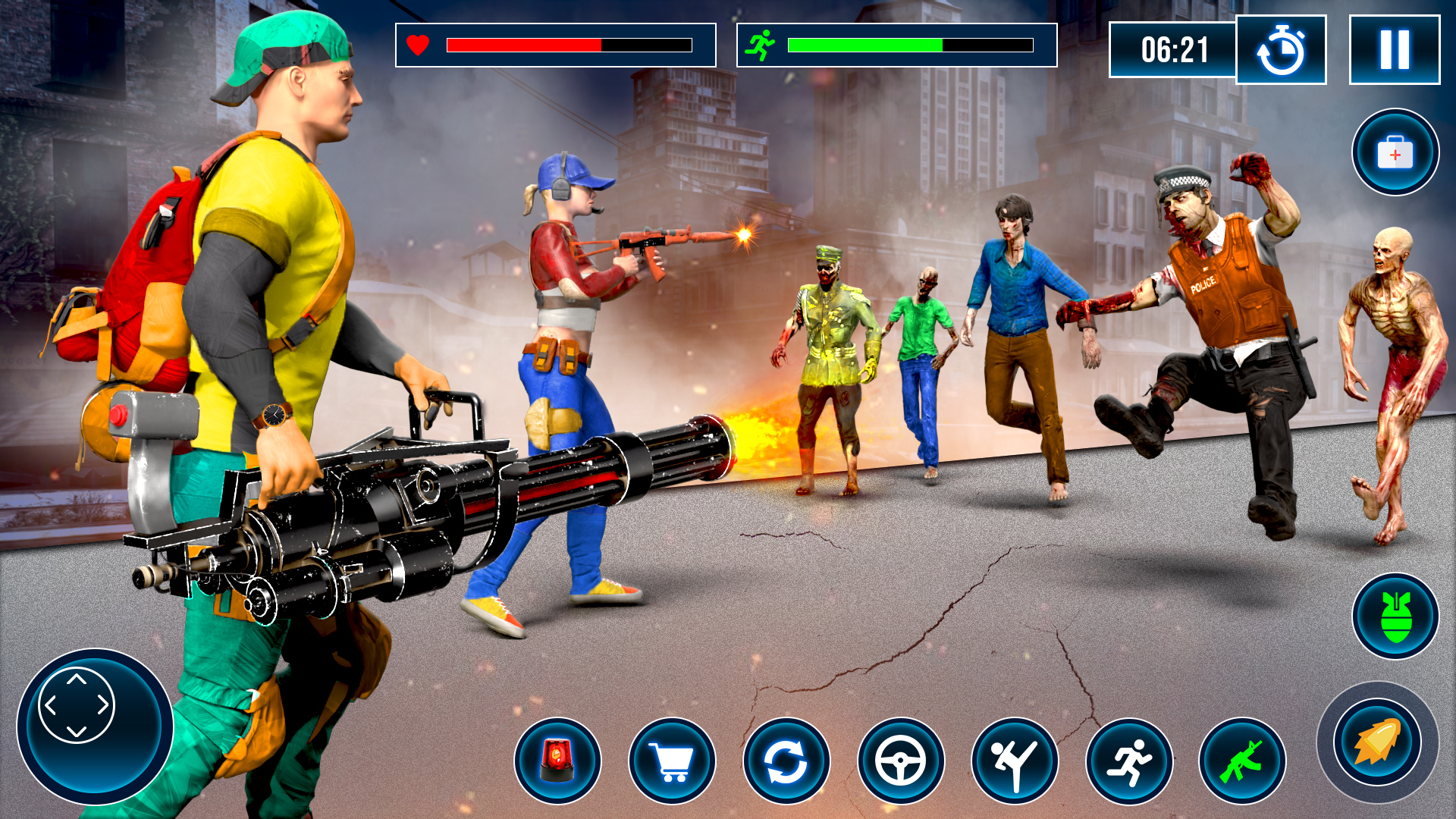Tap the 06:21 countdown timer display

(1175, 49)
